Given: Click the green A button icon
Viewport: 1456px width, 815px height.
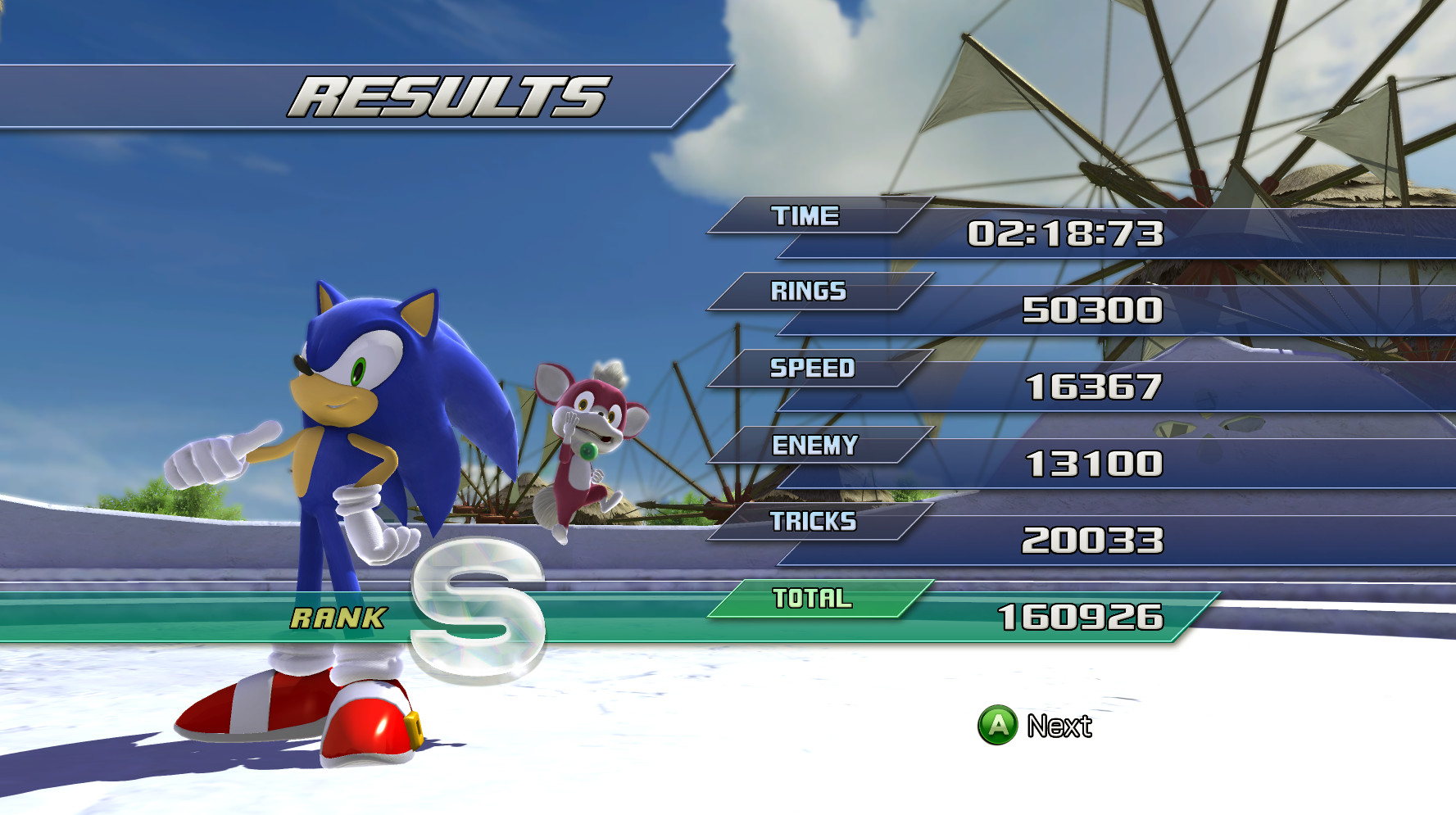Looking at the screenshot, I should (x=999, y=724).
